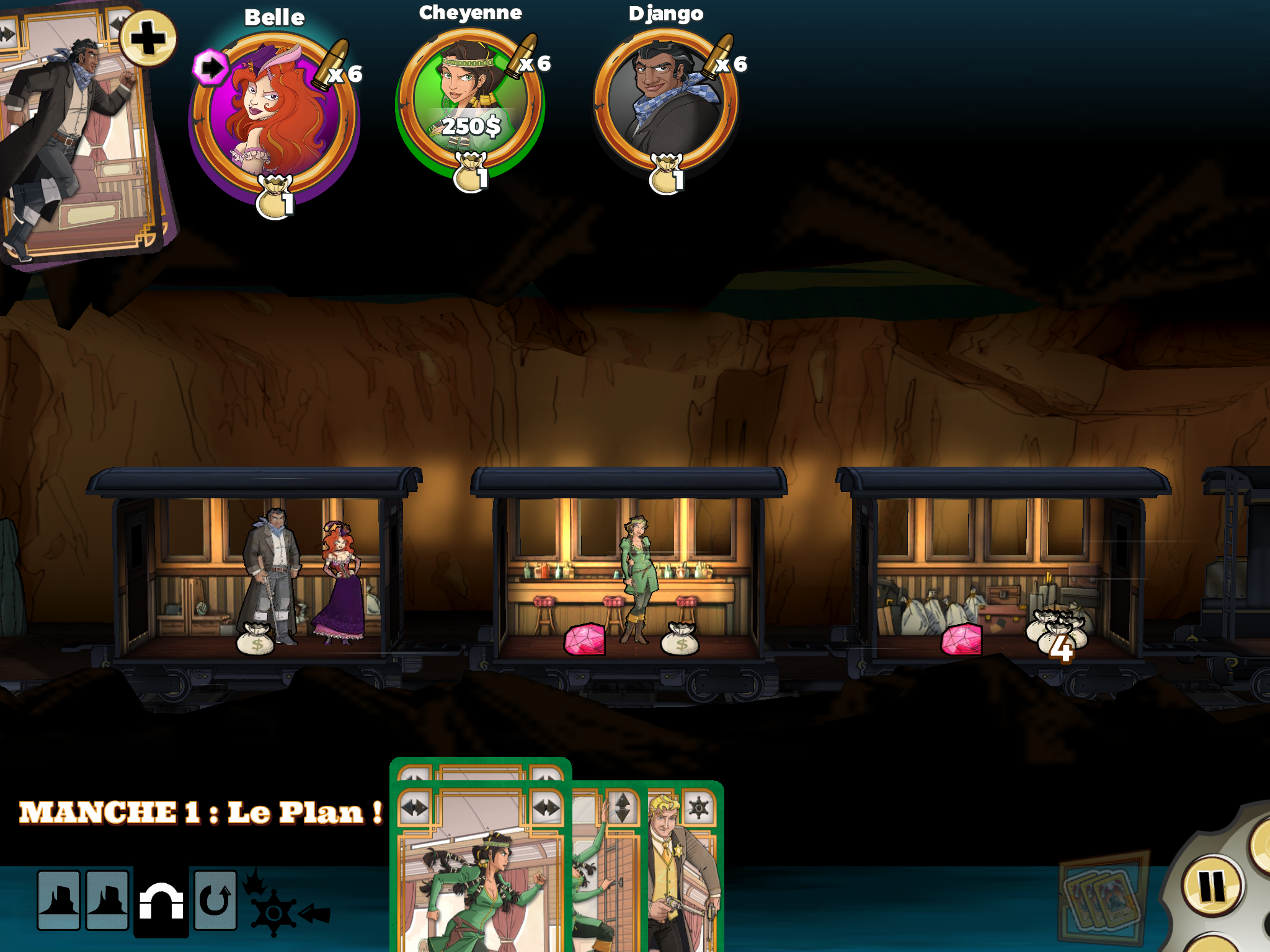Select the highlighted tunnel turn icon

(x=161, y=901)
